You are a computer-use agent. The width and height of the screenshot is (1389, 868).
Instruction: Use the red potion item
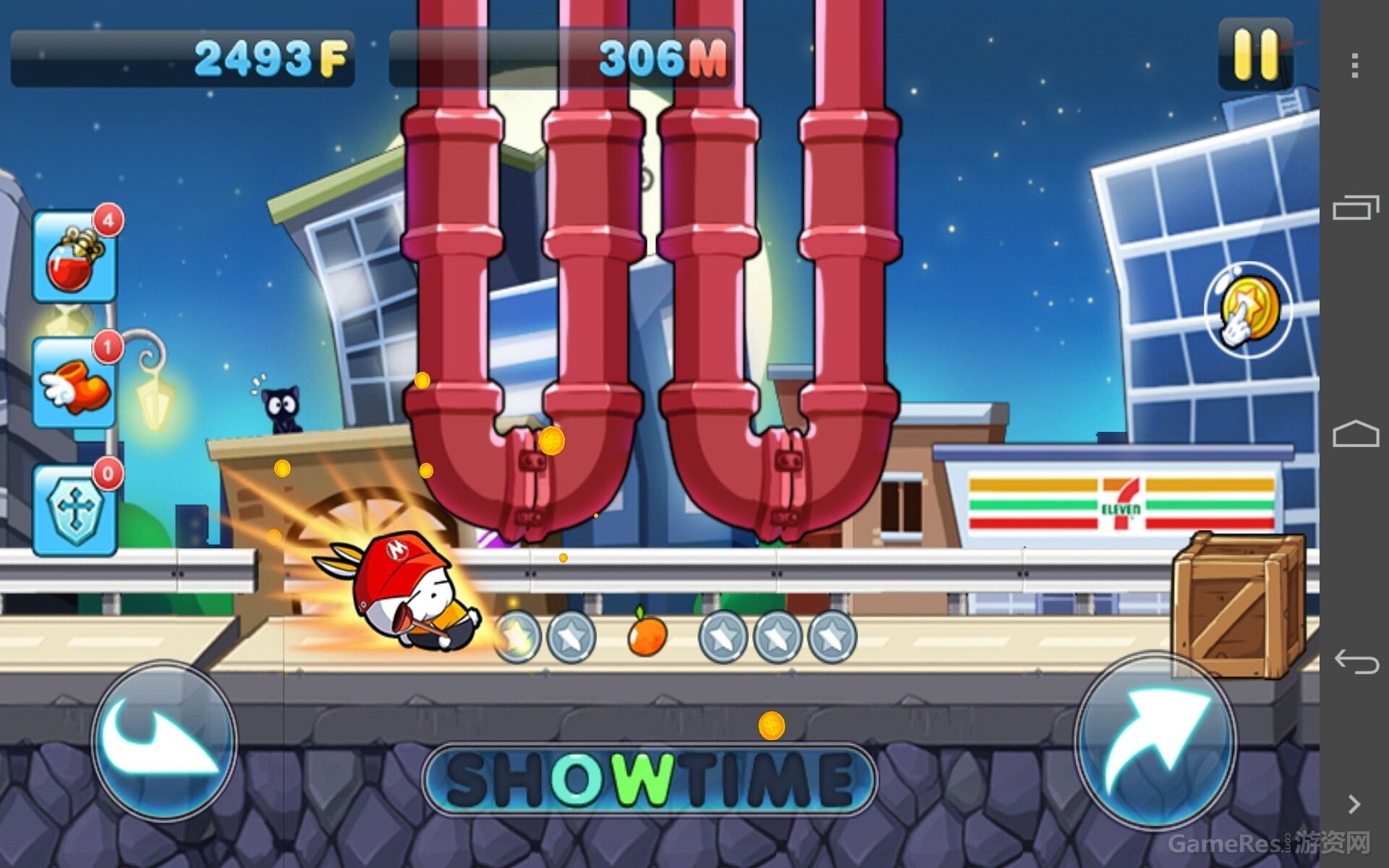[75, 258]
